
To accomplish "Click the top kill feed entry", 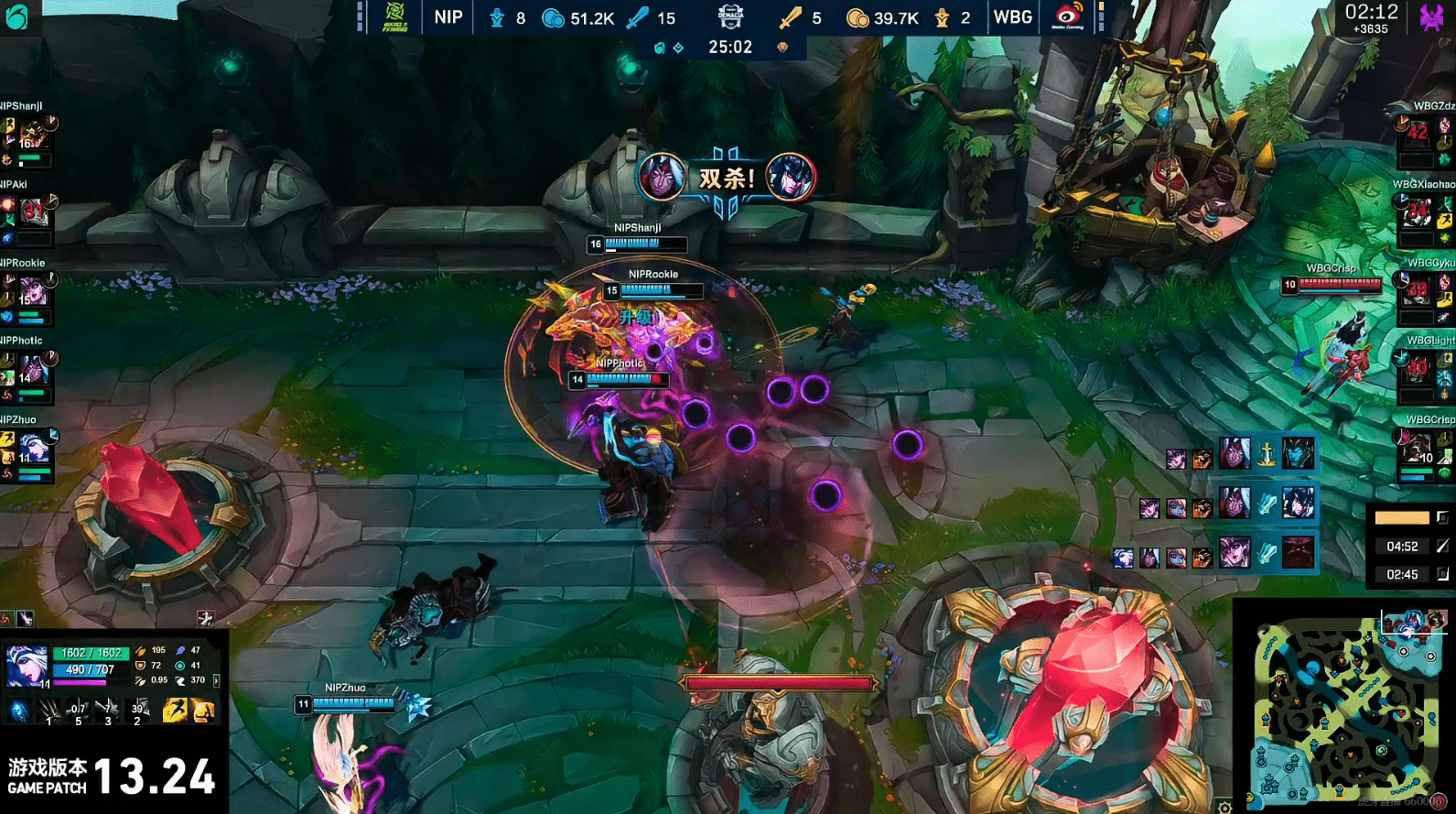I will pyautogui.click(x=1240, y=454).
